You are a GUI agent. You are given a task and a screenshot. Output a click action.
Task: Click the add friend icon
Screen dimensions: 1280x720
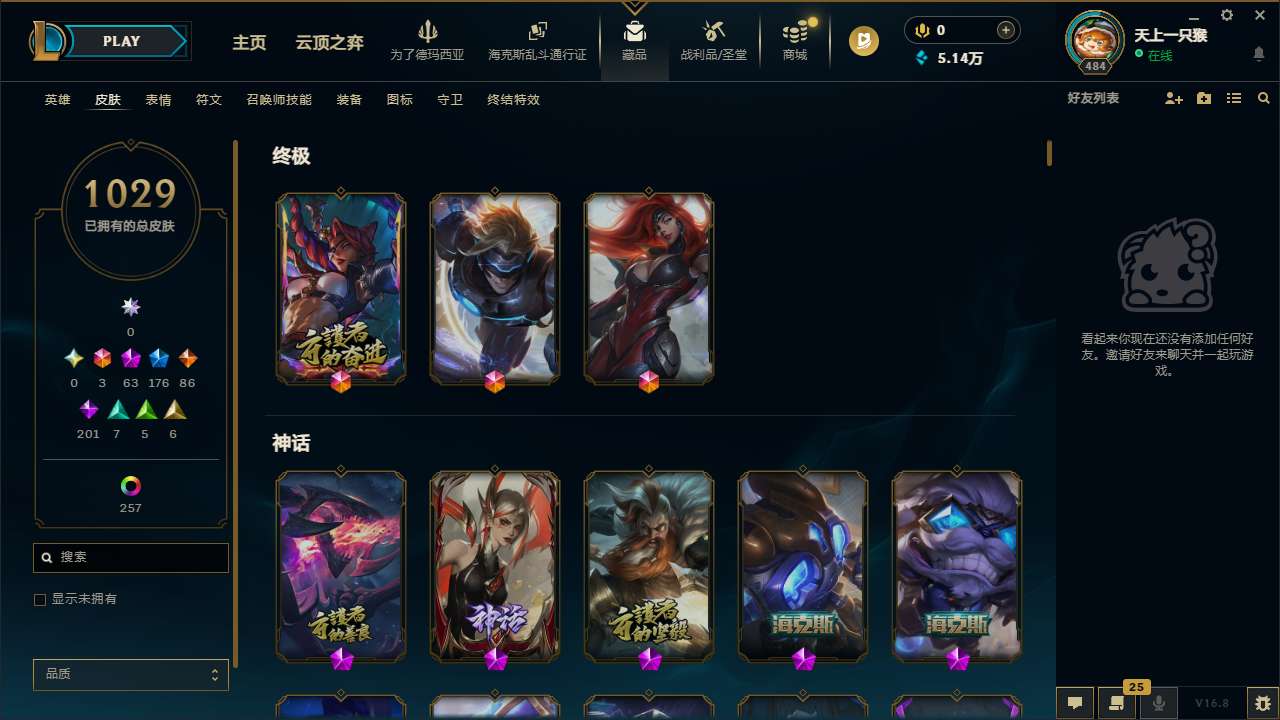(x=1173, y=99)
